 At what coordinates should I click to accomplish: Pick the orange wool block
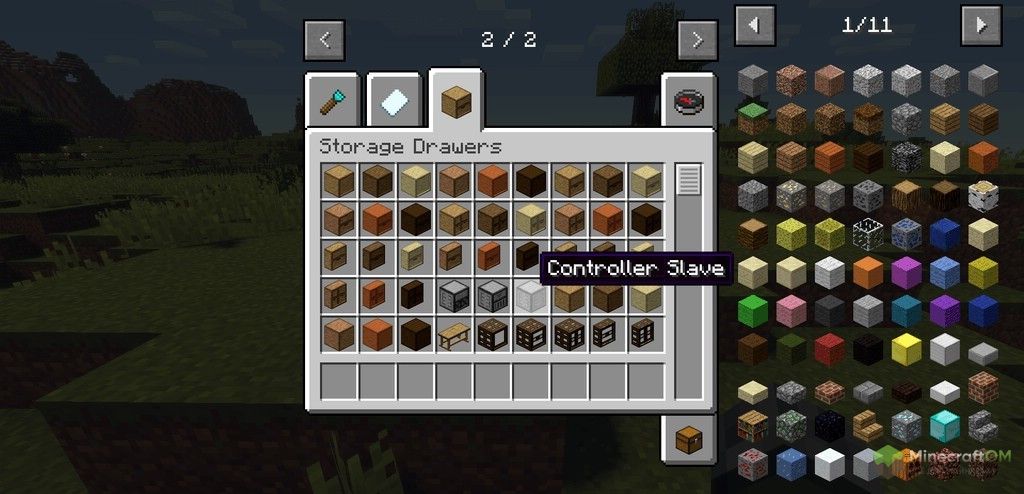868,272
